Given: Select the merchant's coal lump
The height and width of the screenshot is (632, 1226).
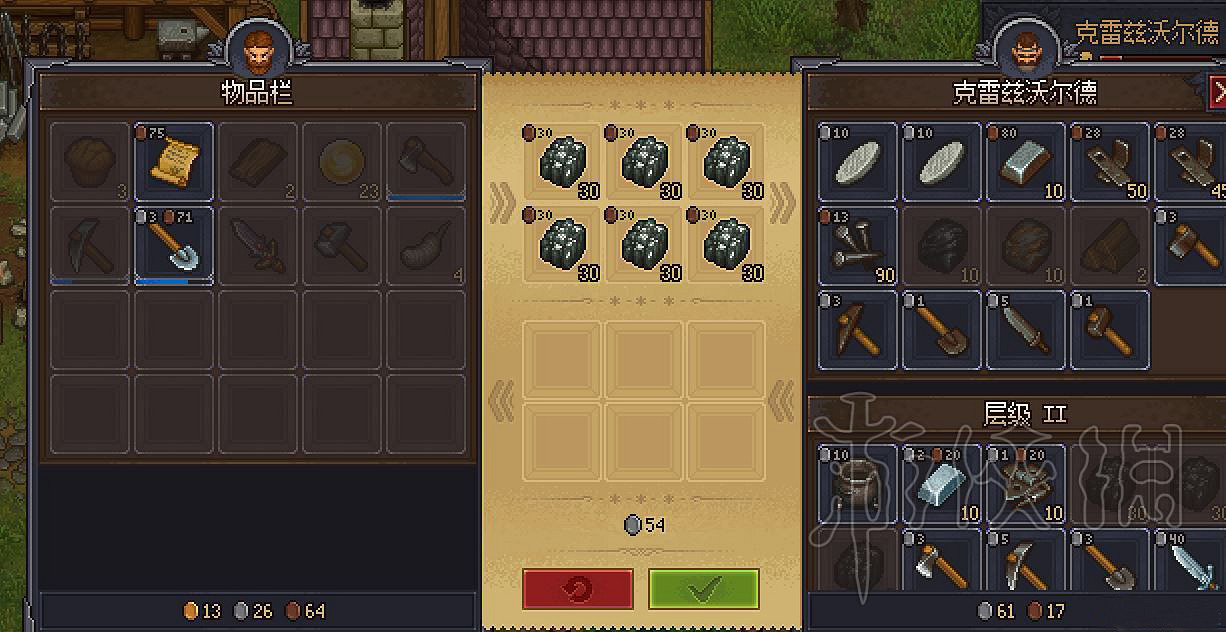Looking at the screenshot, I should [942, 246].
